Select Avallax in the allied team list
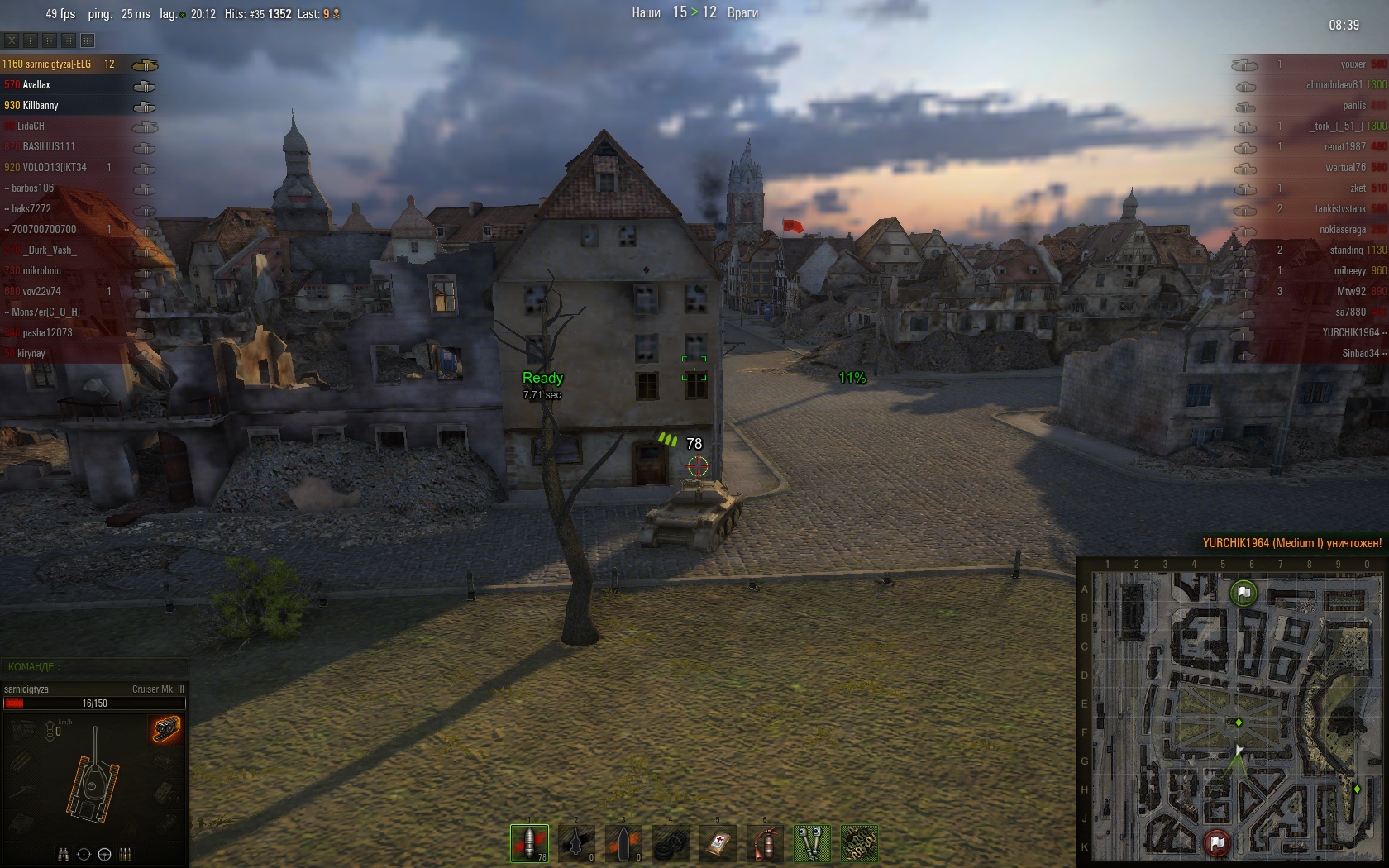 tap(36, 85)
